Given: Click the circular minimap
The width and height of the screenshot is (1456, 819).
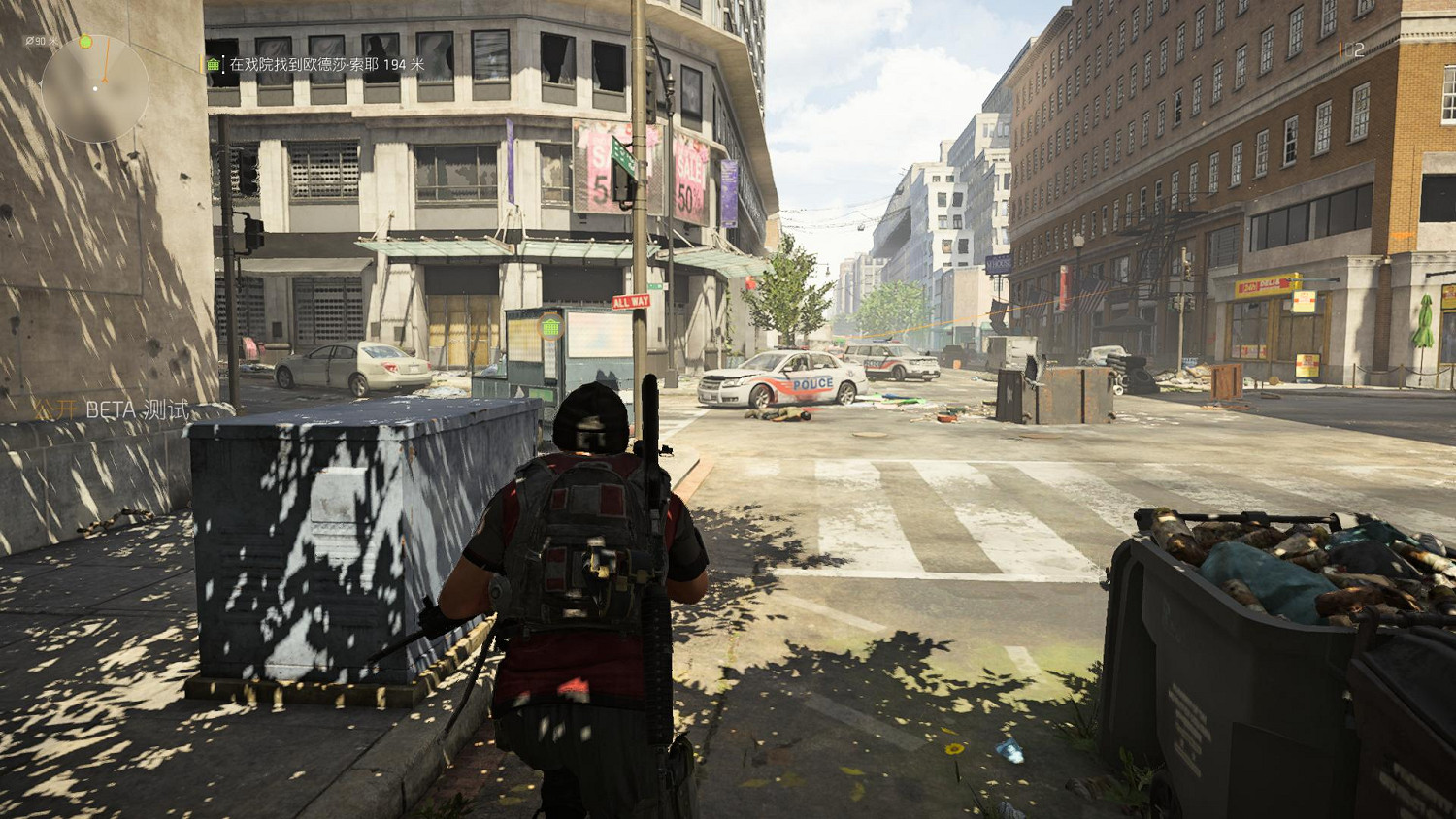Looking at the screenshot, I should click(x=95, y=88).
